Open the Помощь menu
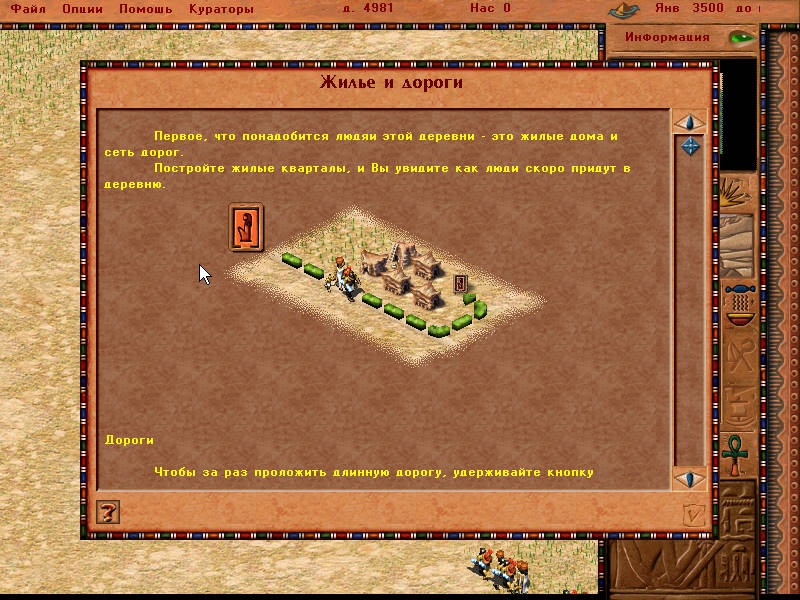The image size is (800, 600). (x=145, y=9)
